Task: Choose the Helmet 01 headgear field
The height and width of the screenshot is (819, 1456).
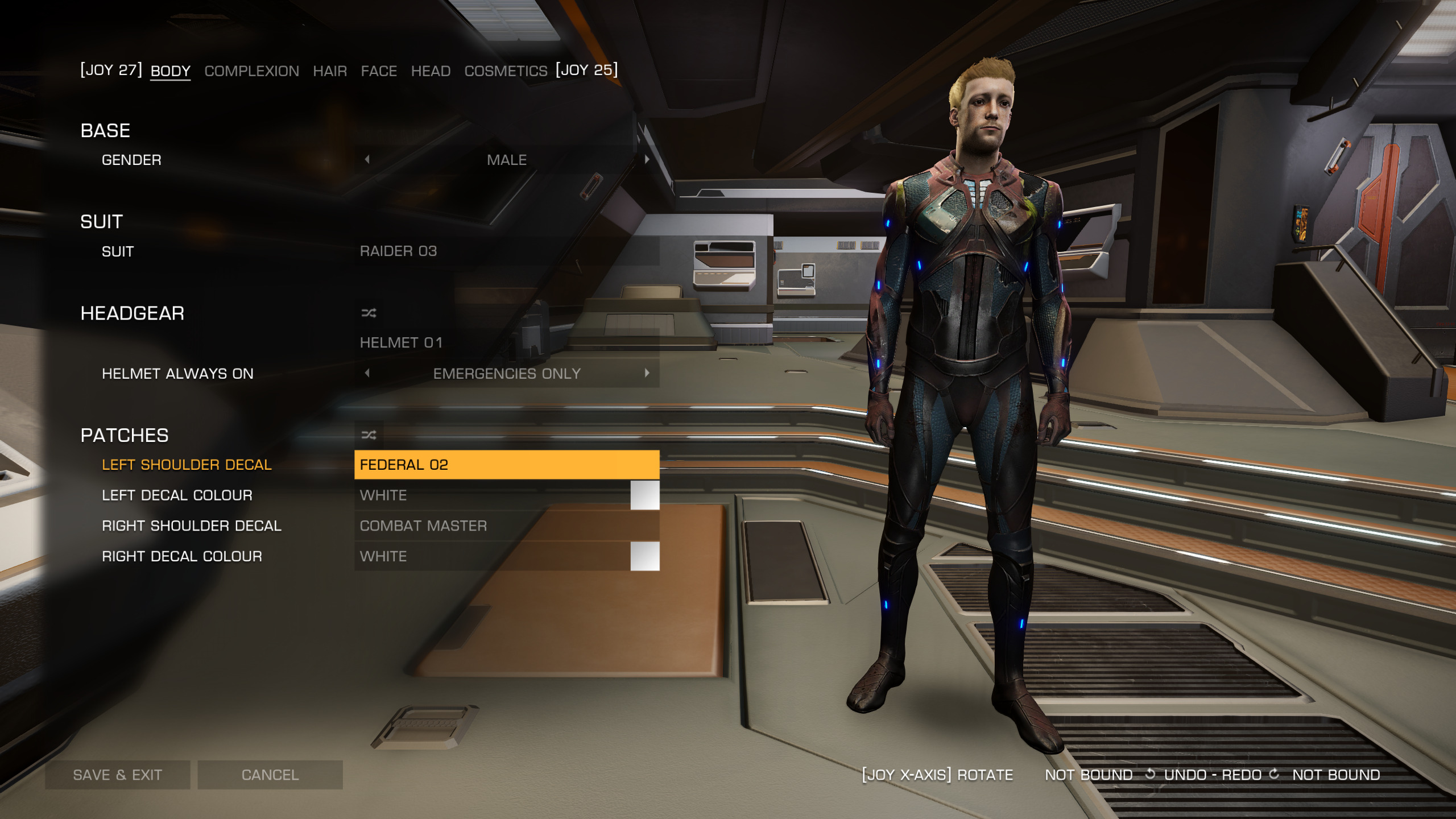Action: (506, 342)
